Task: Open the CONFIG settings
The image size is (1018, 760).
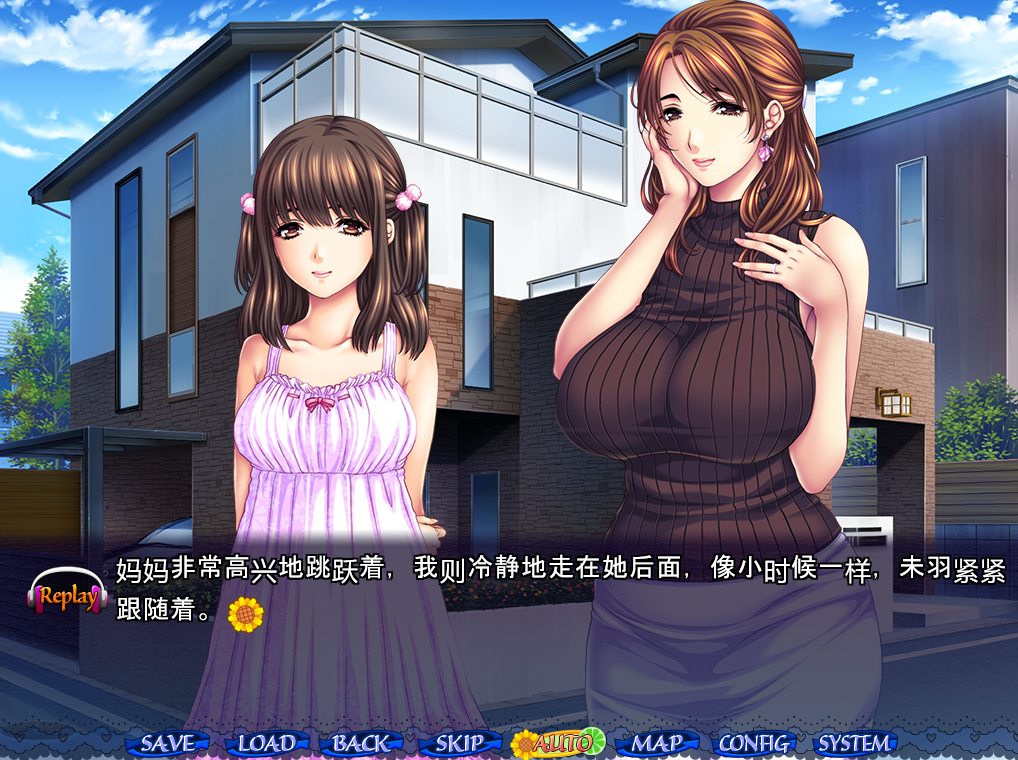Action: click(755, 743)
